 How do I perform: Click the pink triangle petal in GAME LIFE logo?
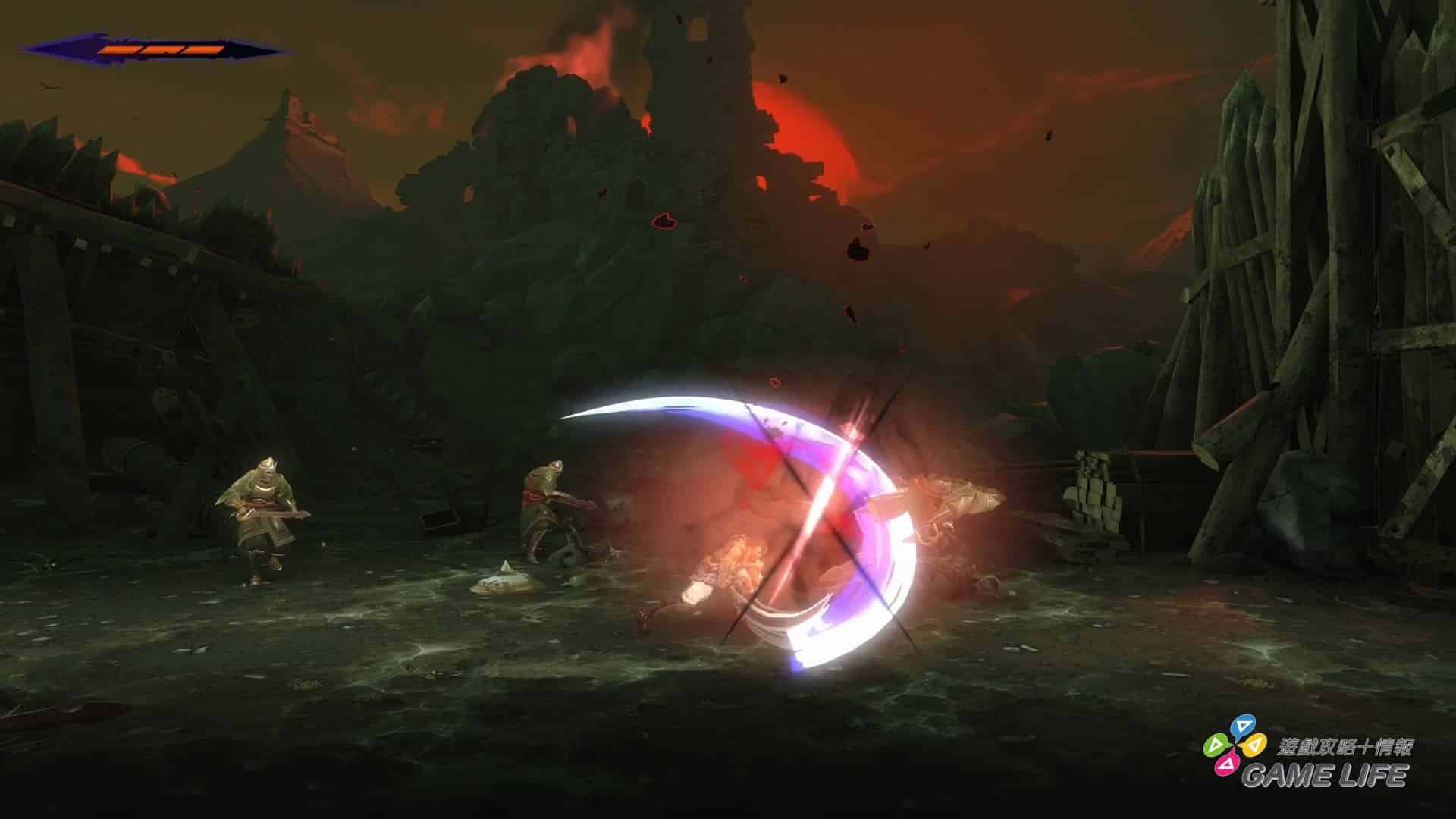pos(1227,766)
